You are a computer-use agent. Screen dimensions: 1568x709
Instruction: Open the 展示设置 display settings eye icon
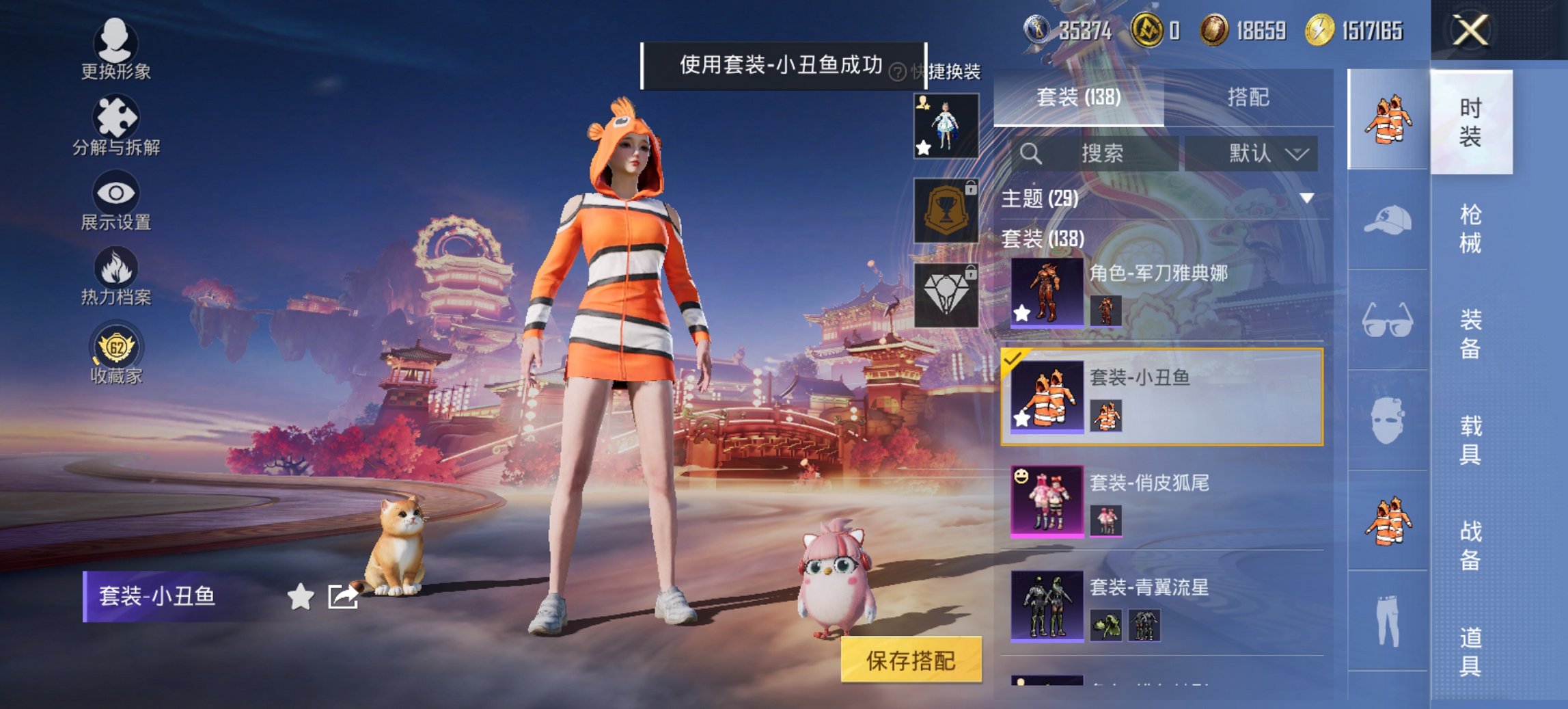[118, 195]
